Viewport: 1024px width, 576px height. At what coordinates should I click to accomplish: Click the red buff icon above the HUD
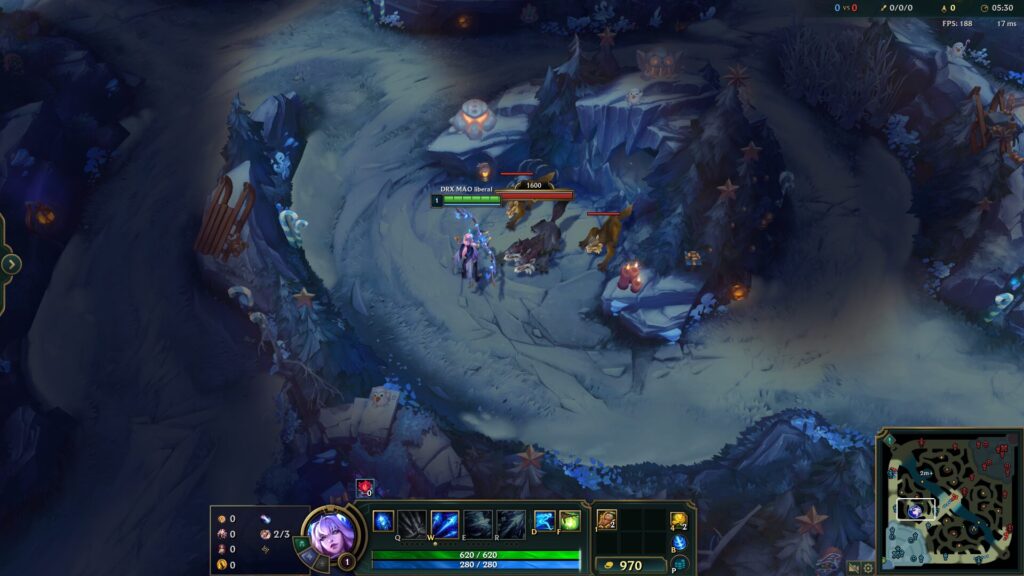(365, 488)
